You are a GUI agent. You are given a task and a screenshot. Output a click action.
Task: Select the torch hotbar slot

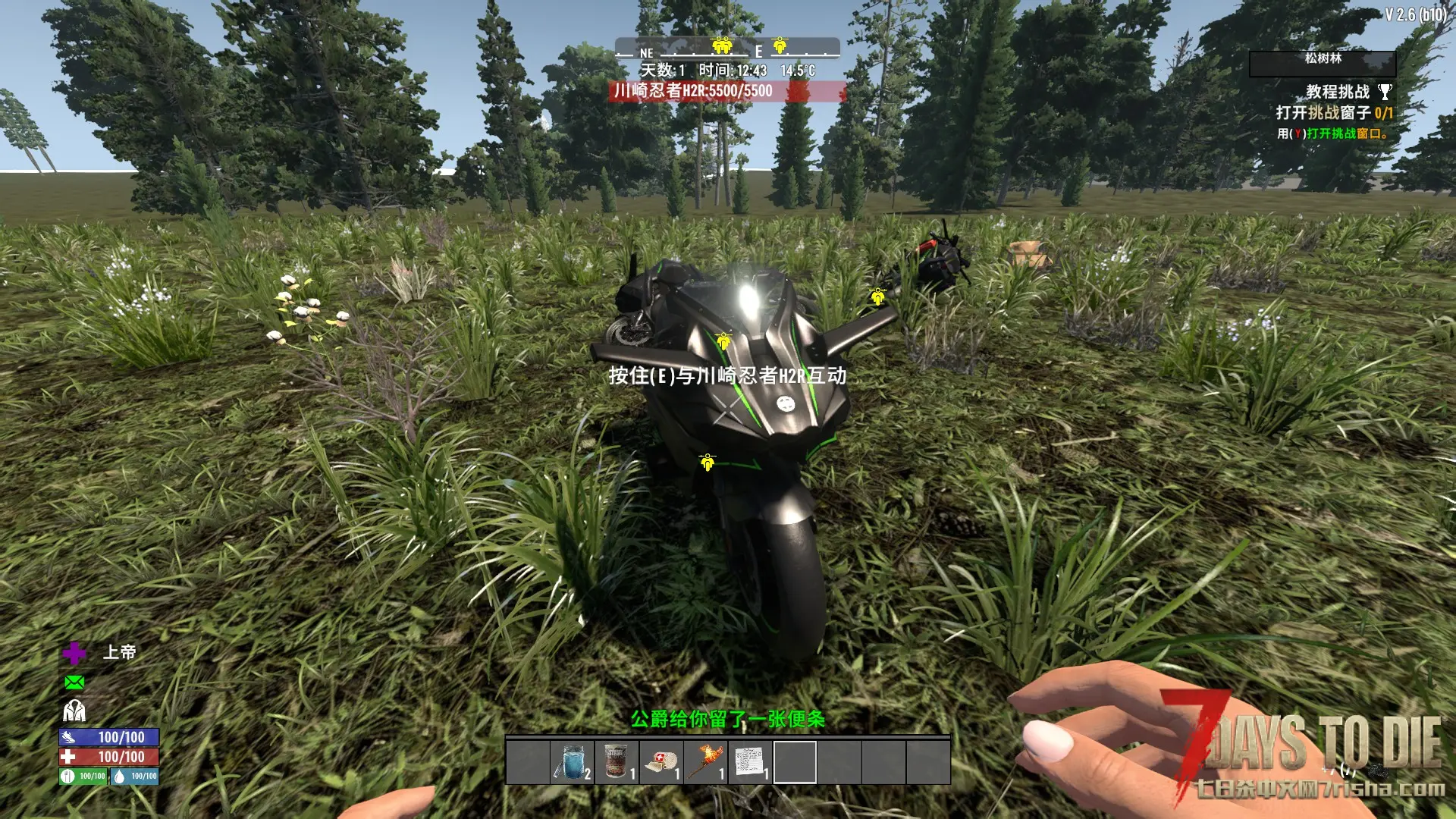coord(705,761)
